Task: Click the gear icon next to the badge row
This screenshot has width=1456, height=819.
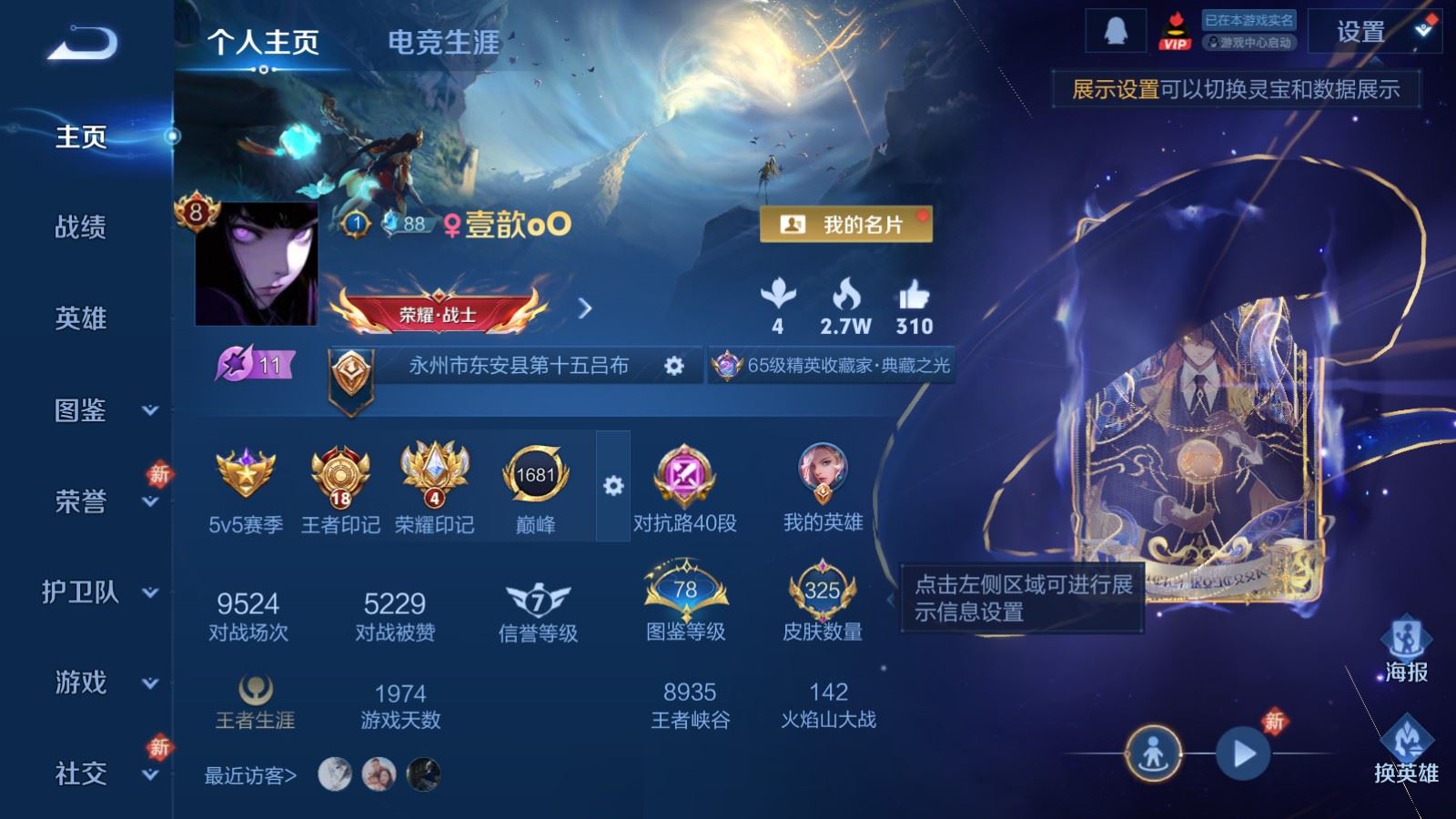Action: (x=613, y=486)
